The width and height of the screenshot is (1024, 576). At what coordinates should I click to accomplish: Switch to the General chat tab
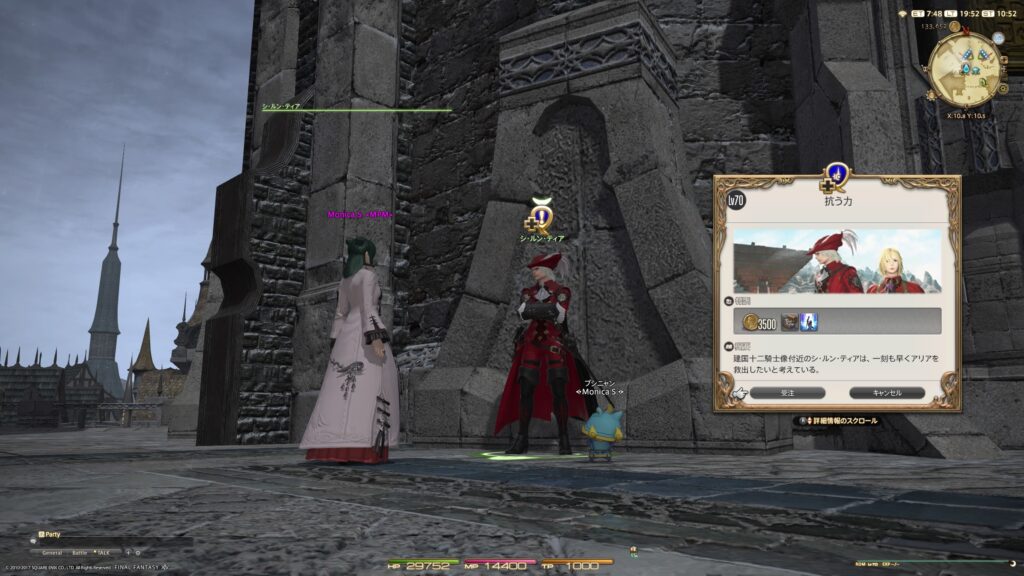pyautogui.click(x=52, y=552)
